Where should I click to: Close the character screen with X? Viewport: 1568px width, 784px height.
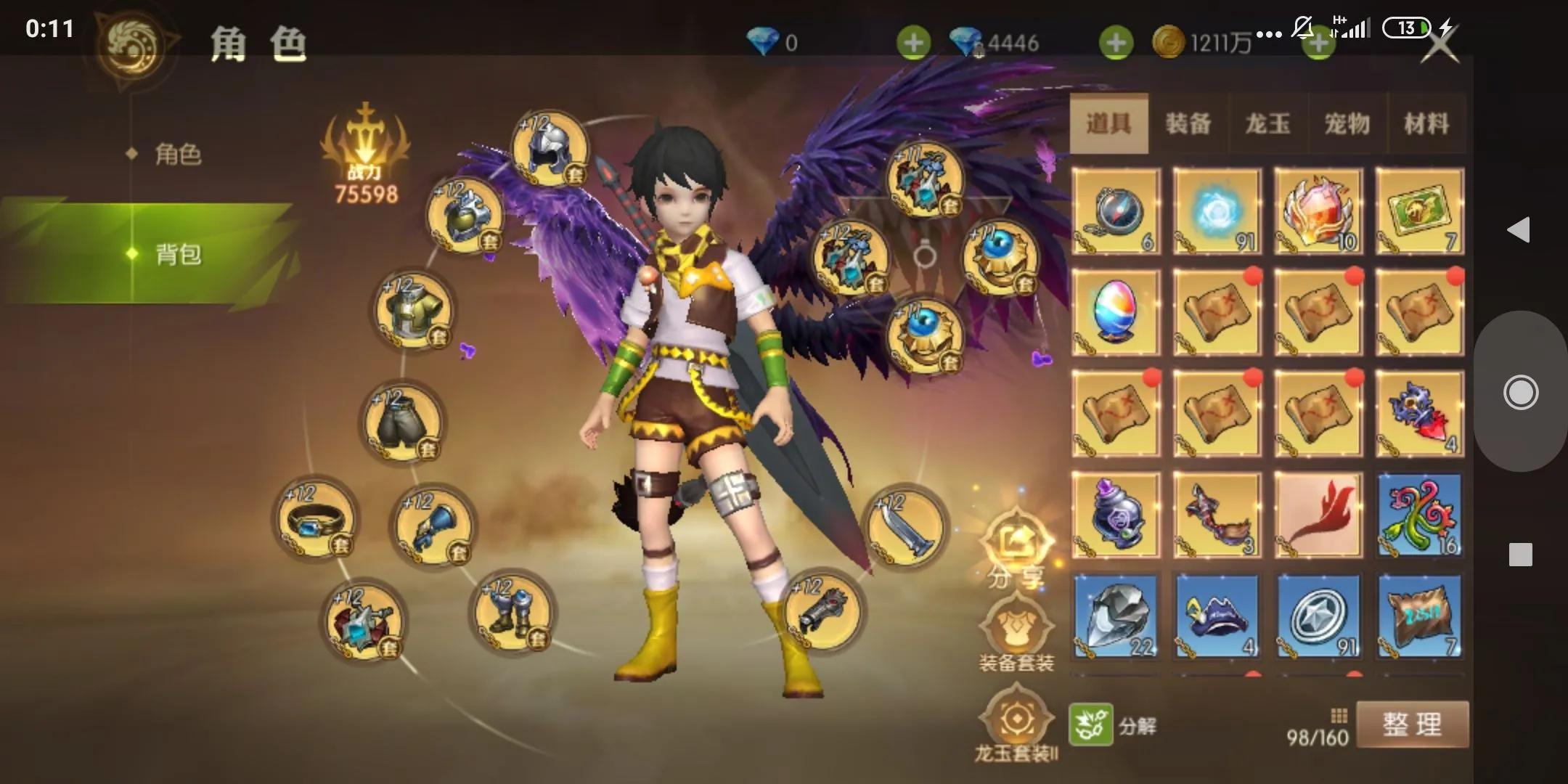pyautogui.click(x=1439, y=44)
